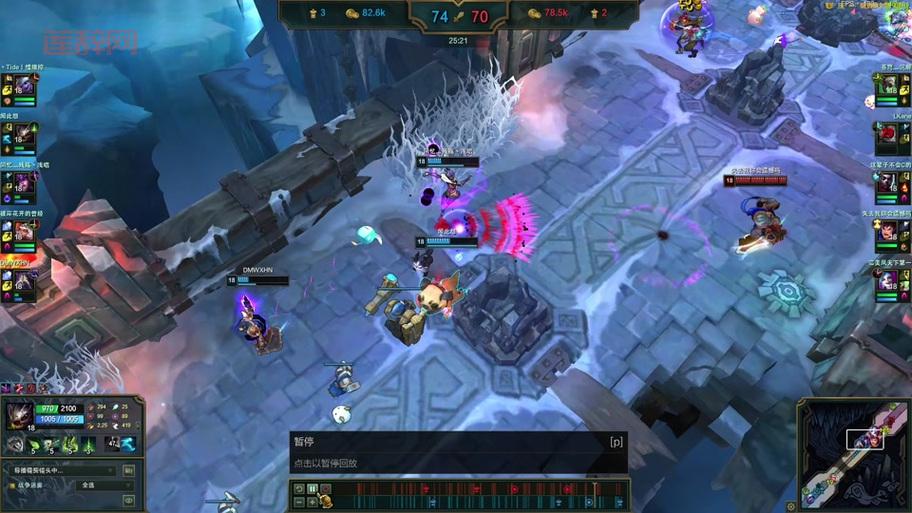
Task: Select the bottom red-team champion portrait
Action: pos(888,283)
